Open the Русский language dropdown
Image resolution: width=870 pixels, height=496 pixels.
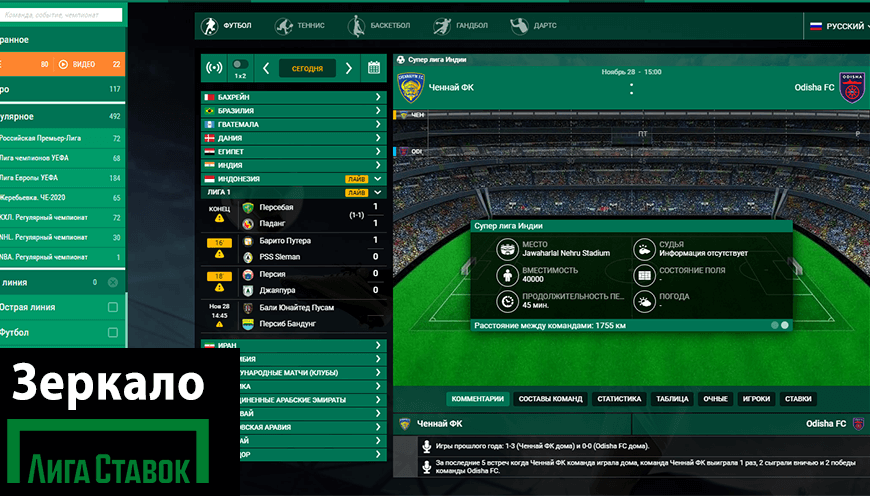(x=836, y=26)
